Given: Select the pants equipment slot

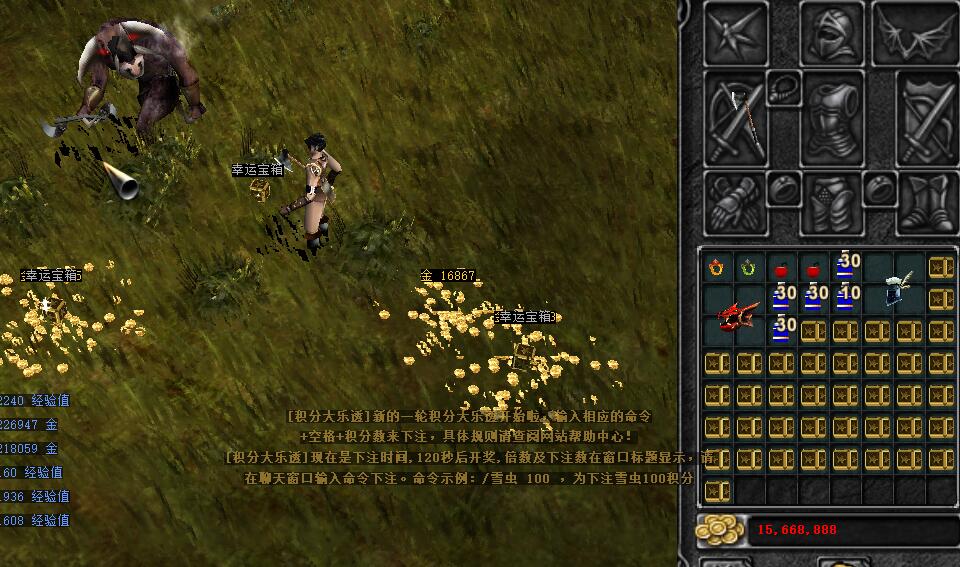Looking at the screenshot, I should pyautogui.click(x=830, y=202).
